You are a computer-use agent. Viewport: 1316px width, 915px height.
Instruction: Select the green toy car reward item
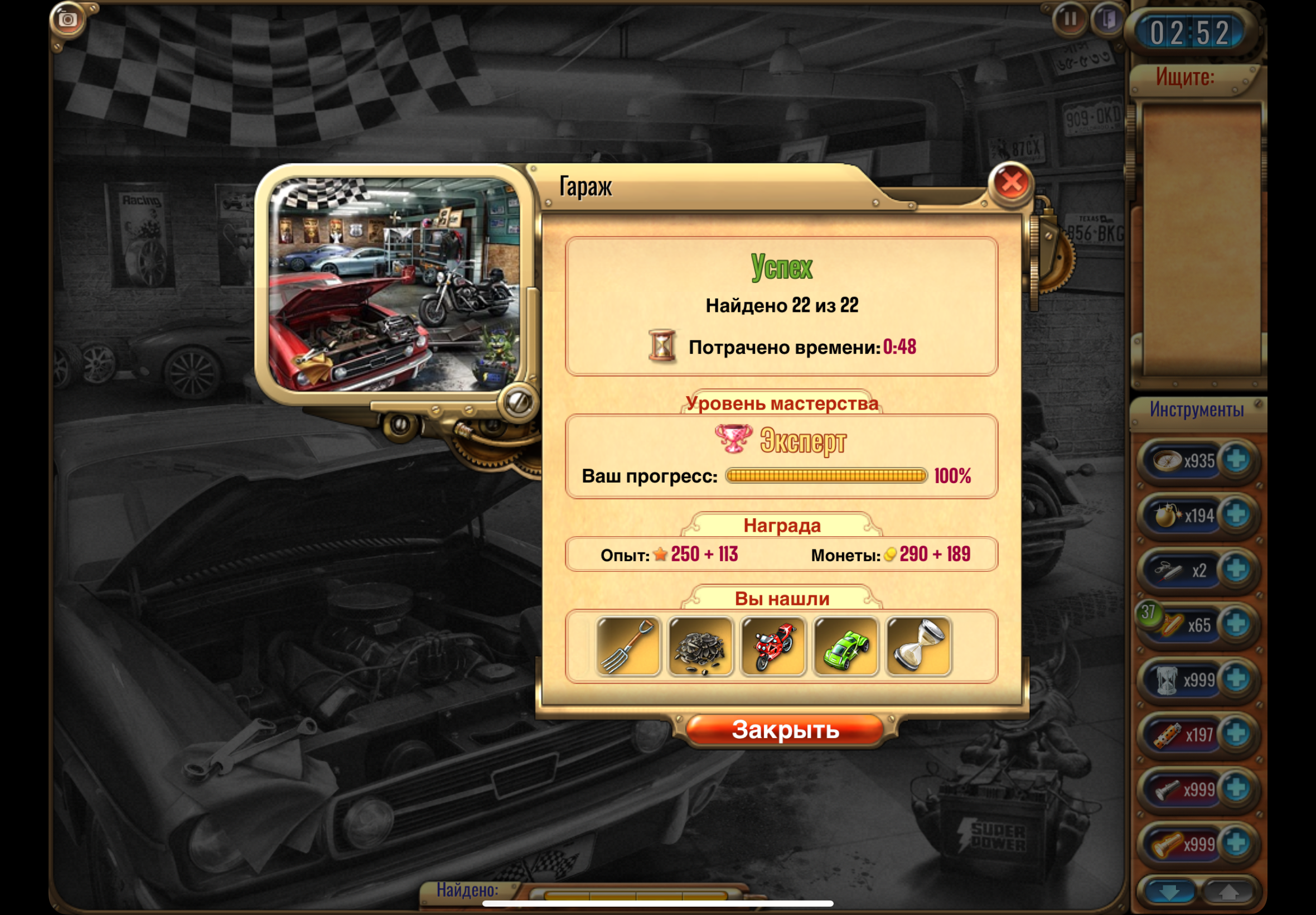(845, 646)
